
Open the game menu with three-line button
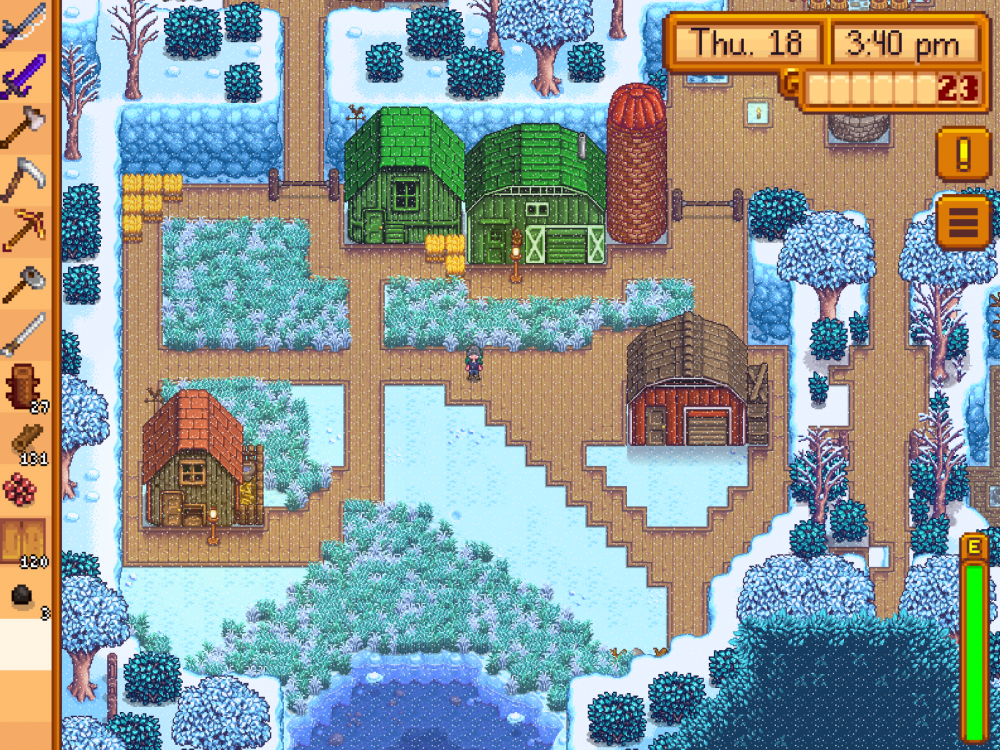(x=963, y=222)
